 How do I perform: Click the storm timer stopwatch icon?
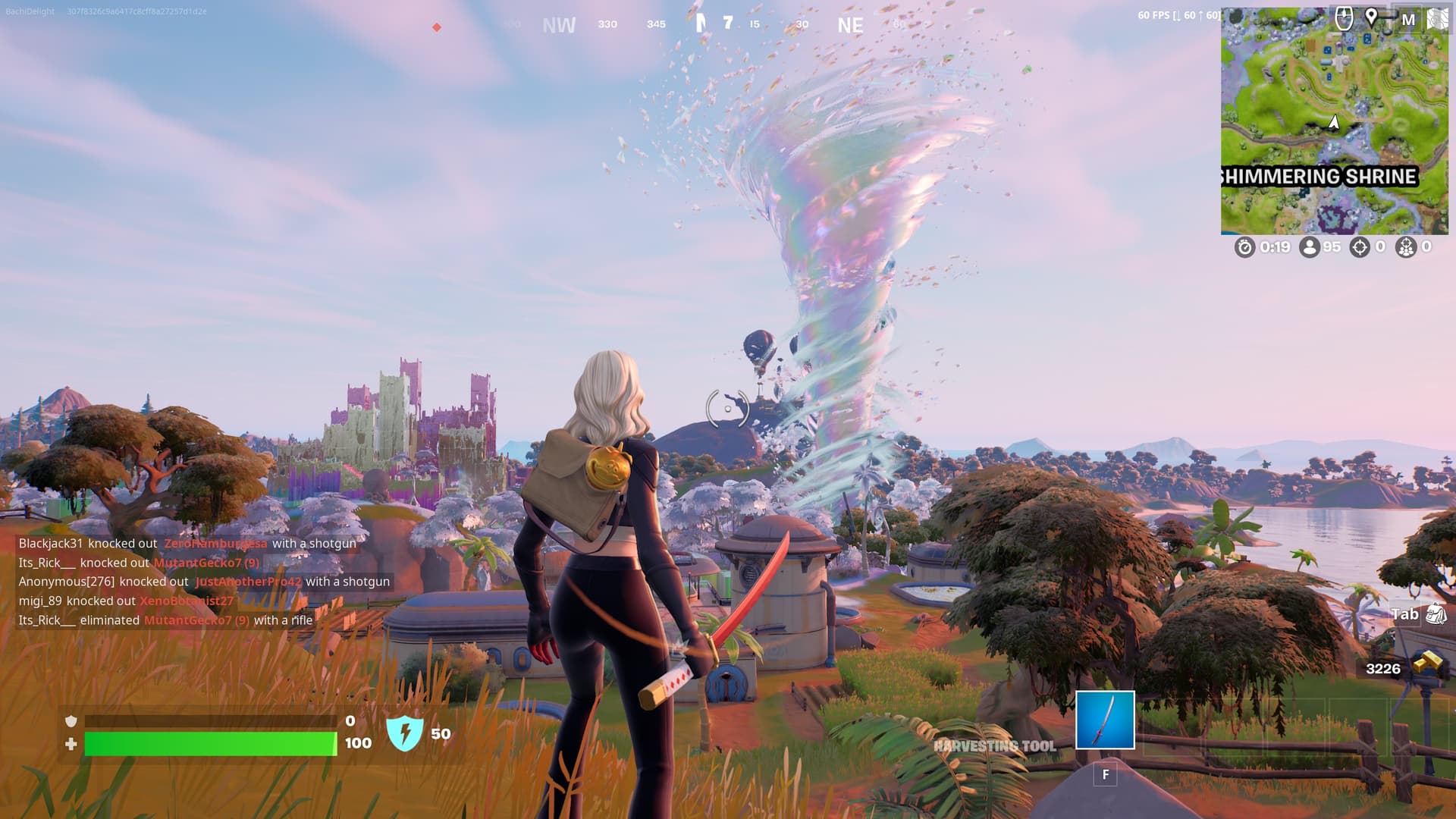tap(1244, 247)
